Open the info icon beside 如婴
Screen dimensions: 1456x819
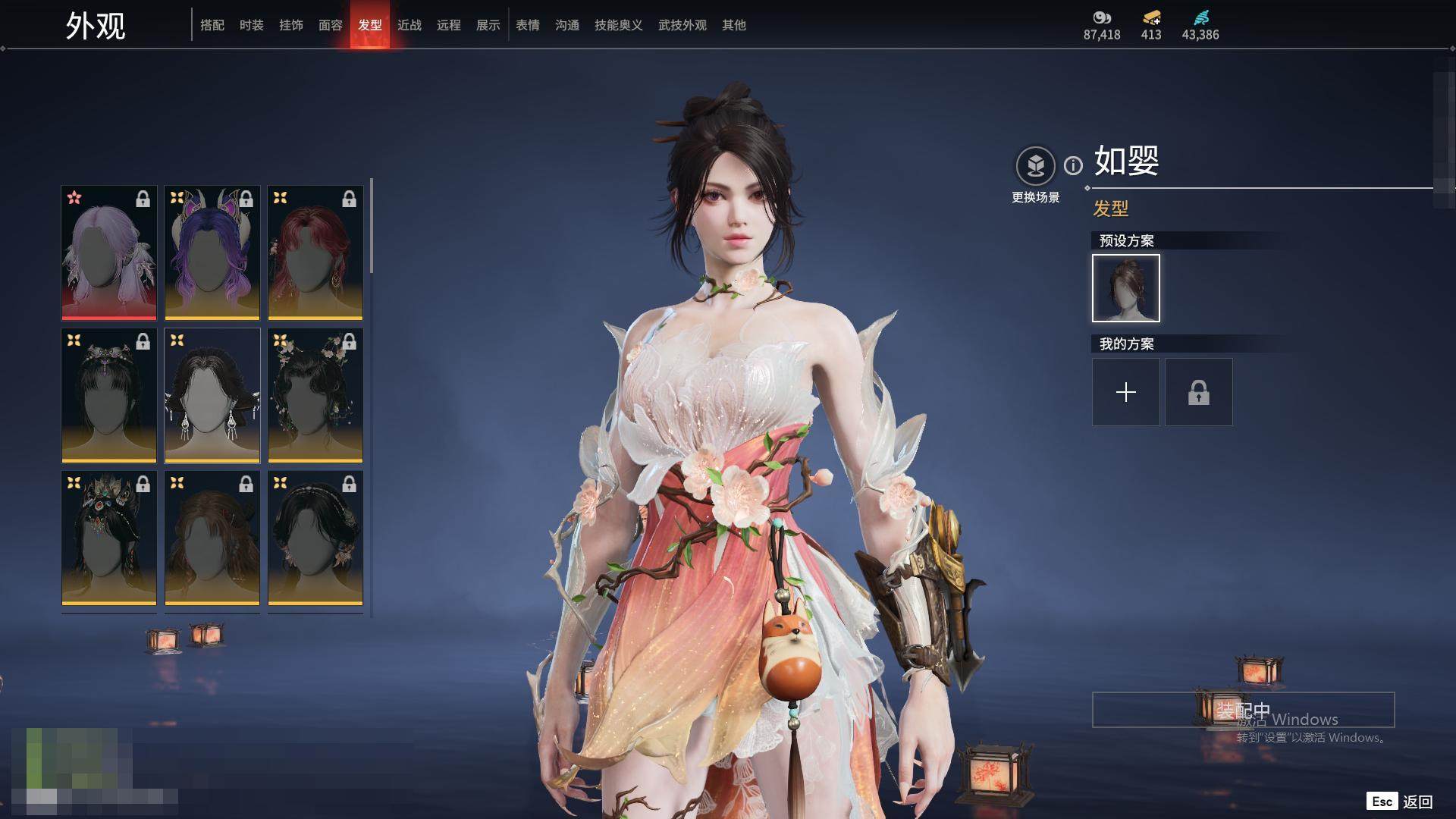coord(1073,165)
